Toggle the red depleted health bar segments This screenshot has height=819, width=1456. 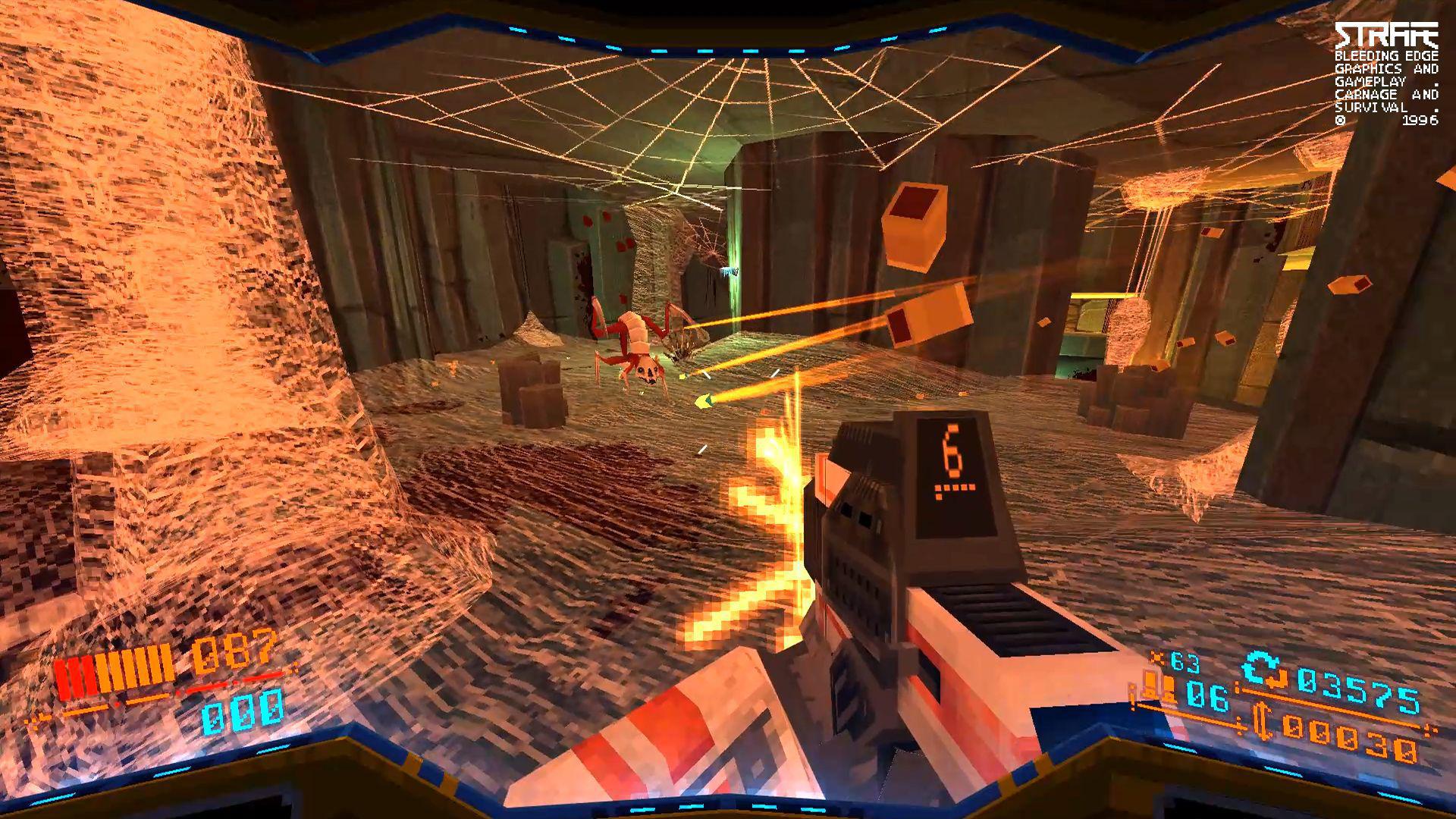[x=76, y=676]
